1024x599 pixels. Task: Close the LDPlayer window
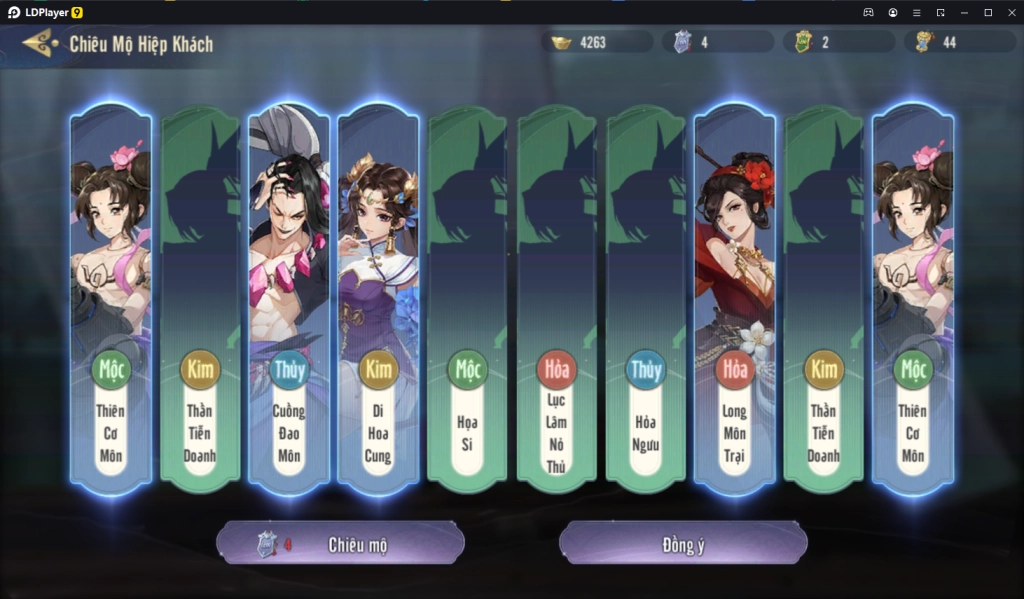click(1011, 12)
